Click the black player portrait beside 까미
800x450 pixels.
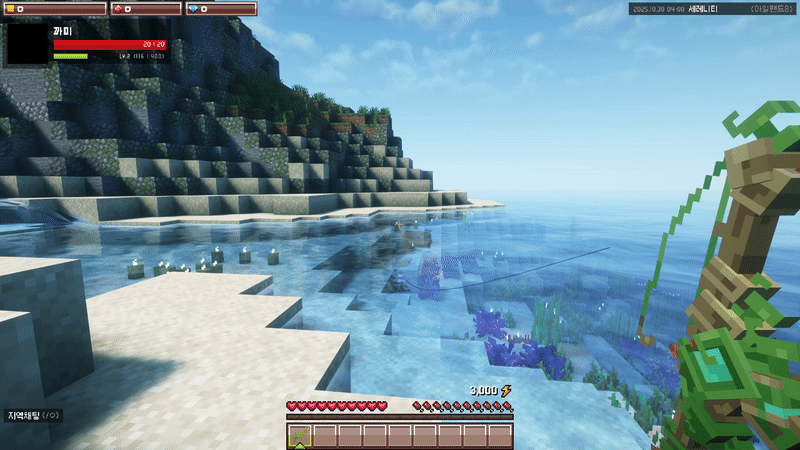(x=28, y=45)
